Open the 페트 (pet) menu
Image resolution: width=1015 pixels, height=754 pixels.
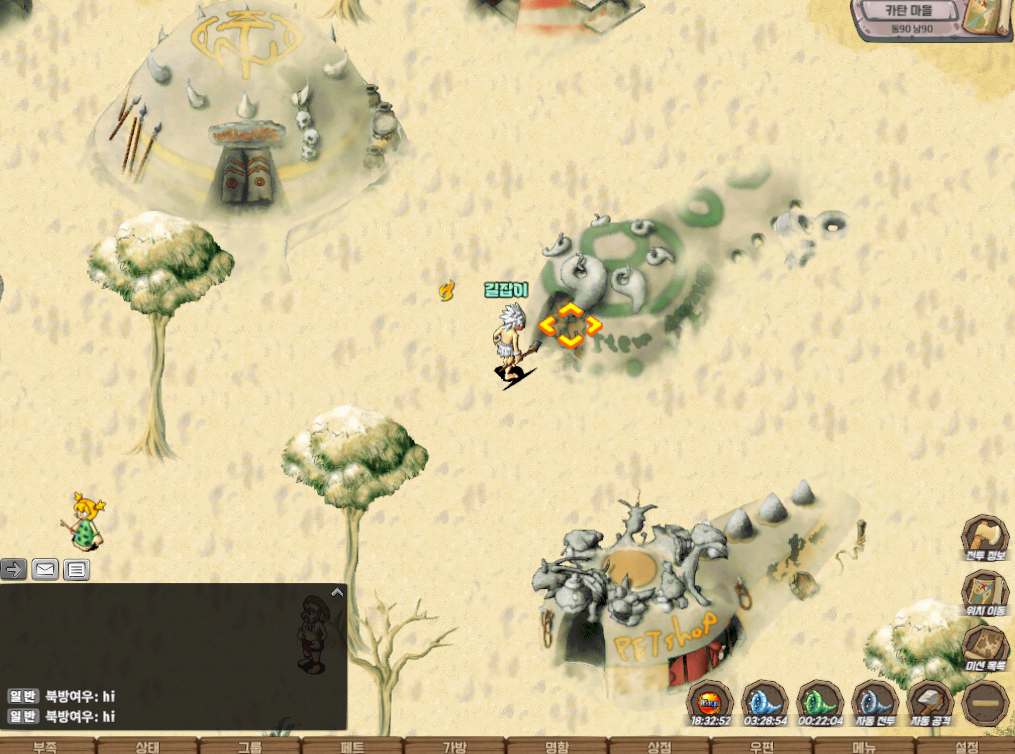tap(352, 746)
